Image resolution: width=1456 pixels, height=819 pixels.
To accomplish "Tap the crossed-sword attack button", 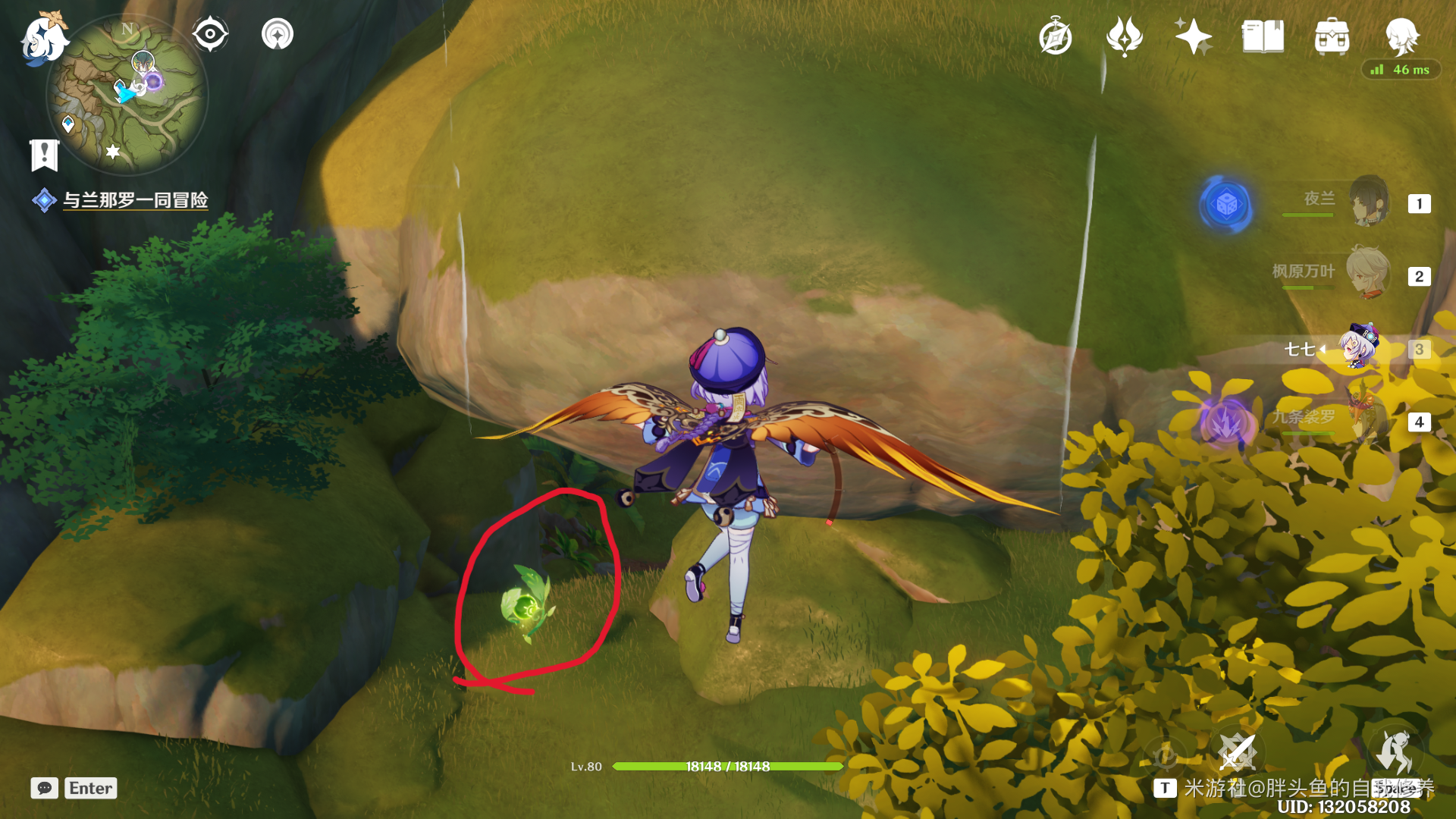I will pyautogui.click(x=1237, y=753).
